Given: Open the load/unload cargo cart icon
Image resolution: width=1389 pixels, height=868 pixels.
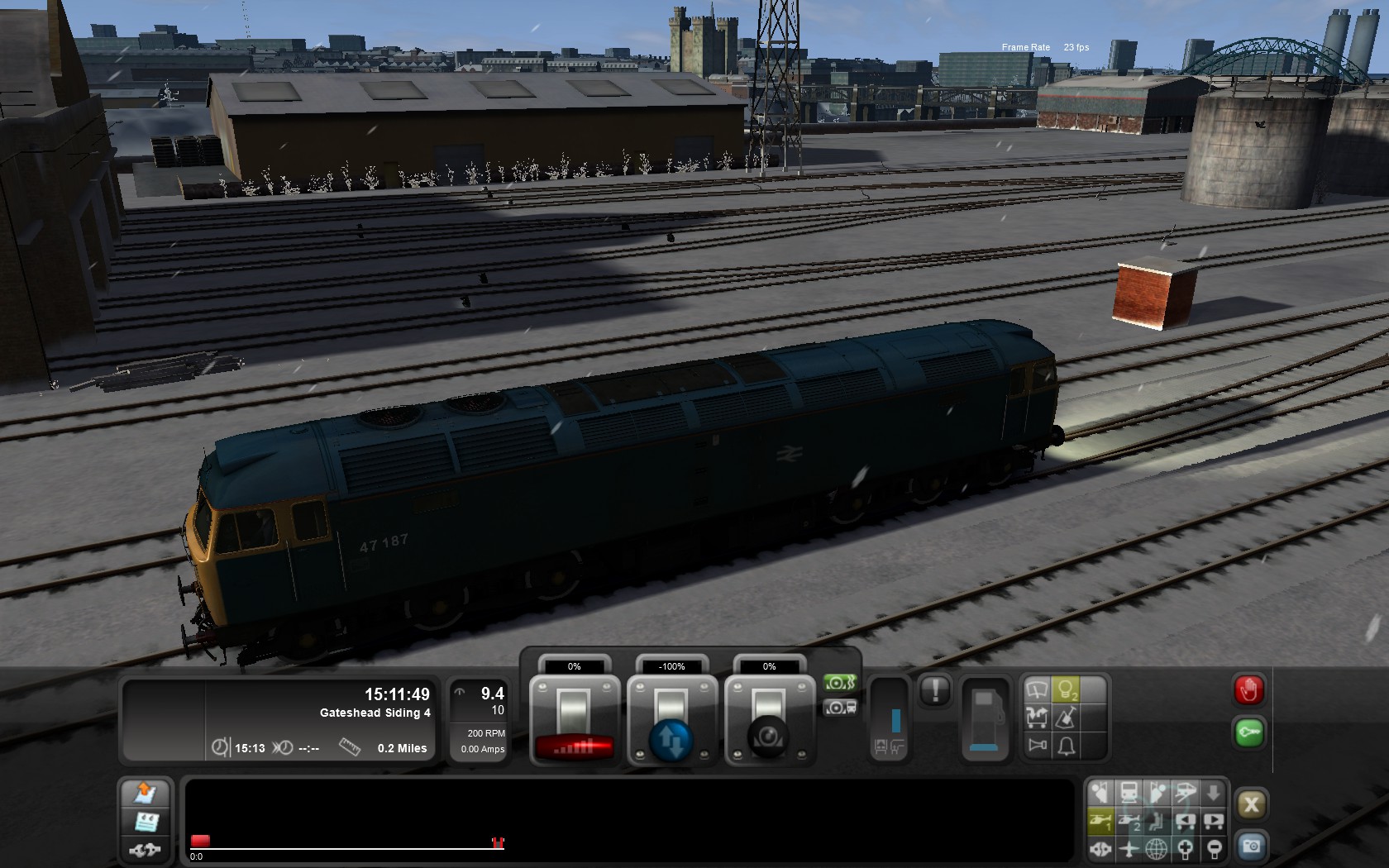Looking at the screenshot, I should point(1037,718).
